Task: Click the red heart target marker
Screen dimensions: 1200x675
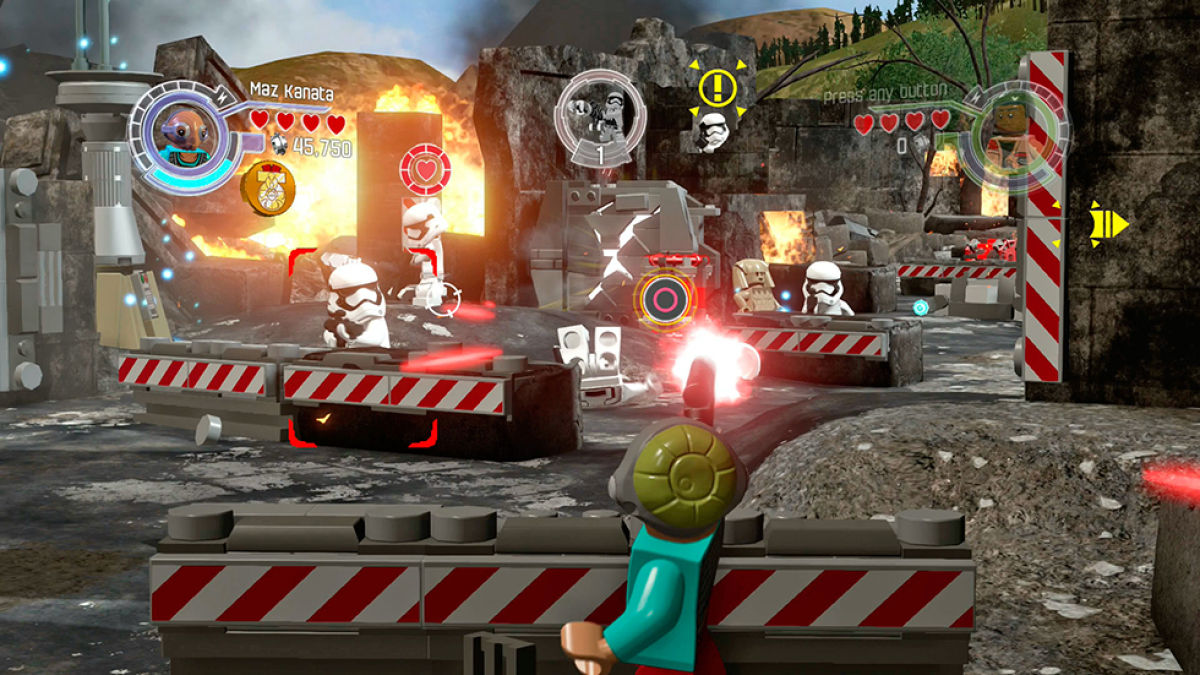Action: click(x=425, y=171)
